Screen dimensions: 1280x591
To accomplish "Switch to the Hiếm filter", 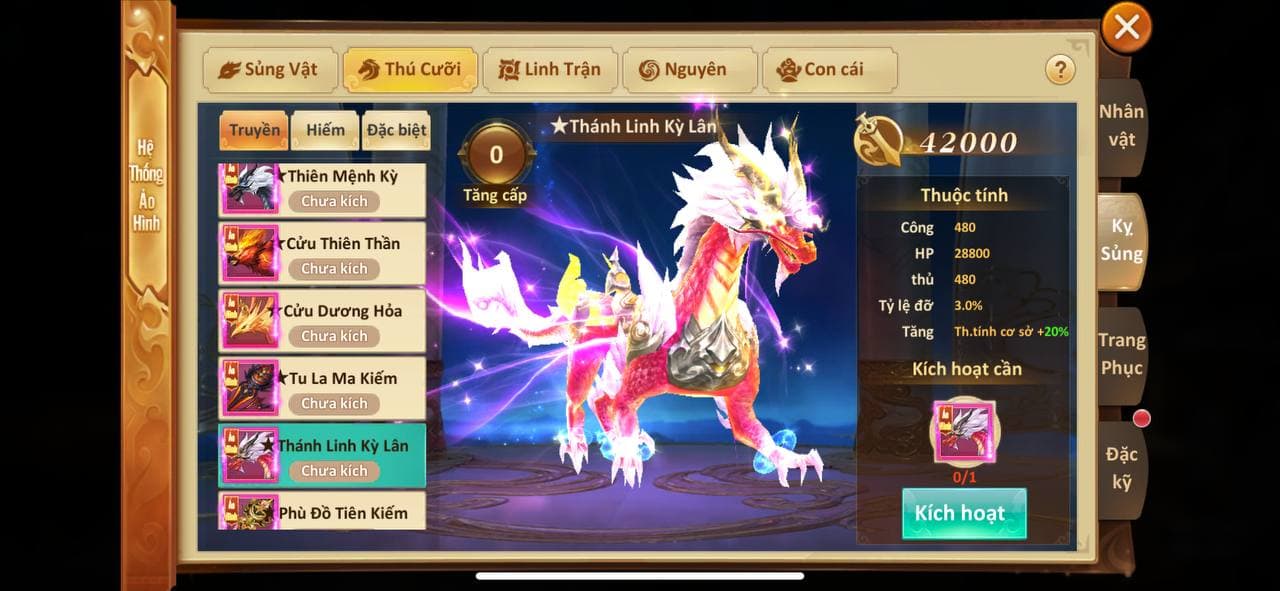I will 325,130.
